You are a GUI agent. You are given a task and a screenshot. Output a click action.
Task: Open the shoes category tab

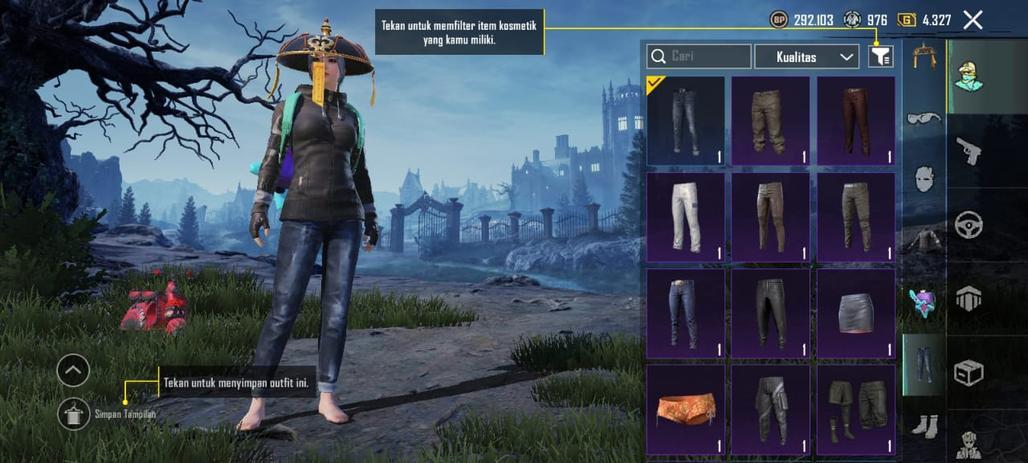point(923,424)
